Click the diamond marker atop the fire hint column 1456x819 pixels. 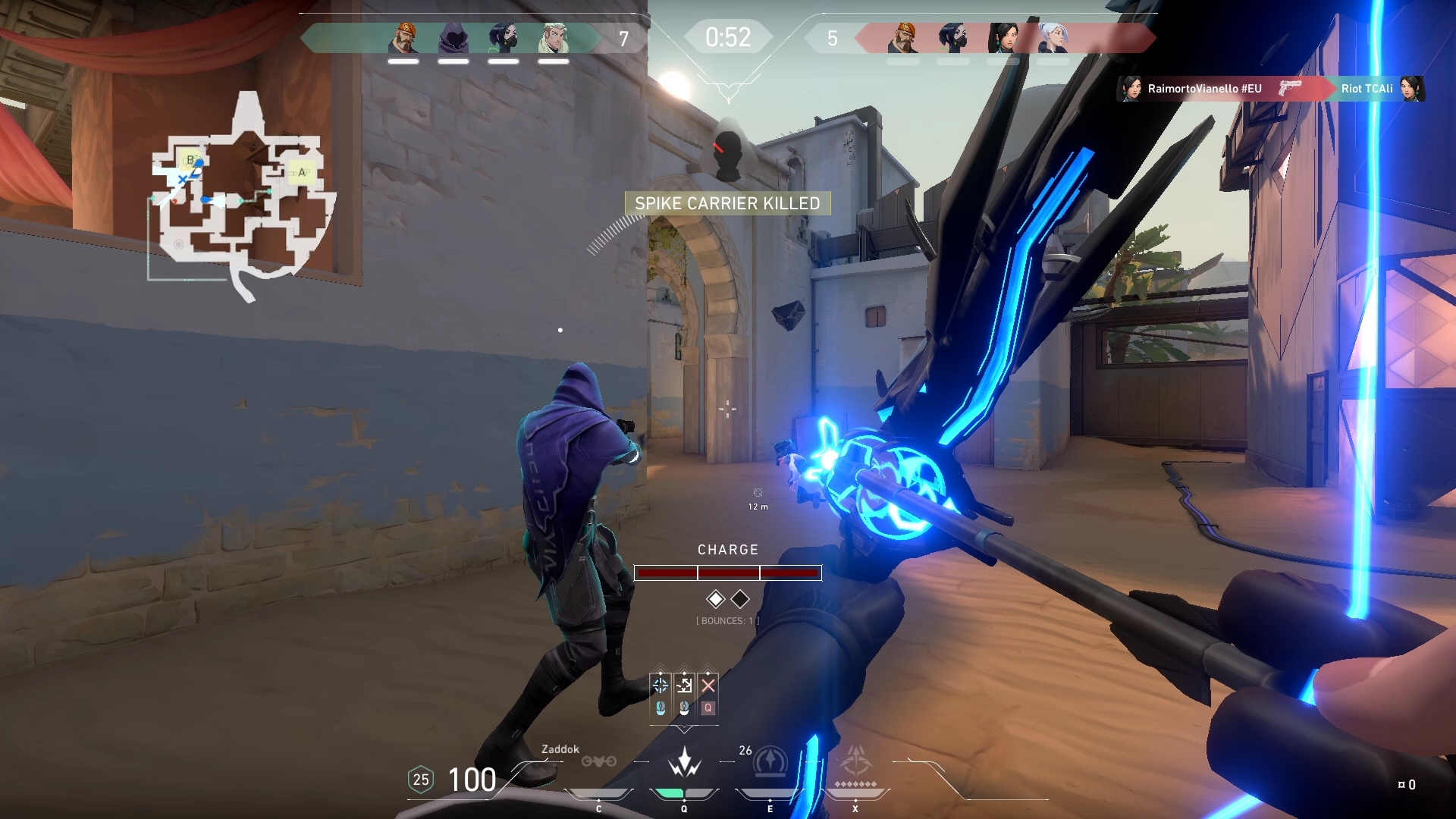[x=661, y=673]
